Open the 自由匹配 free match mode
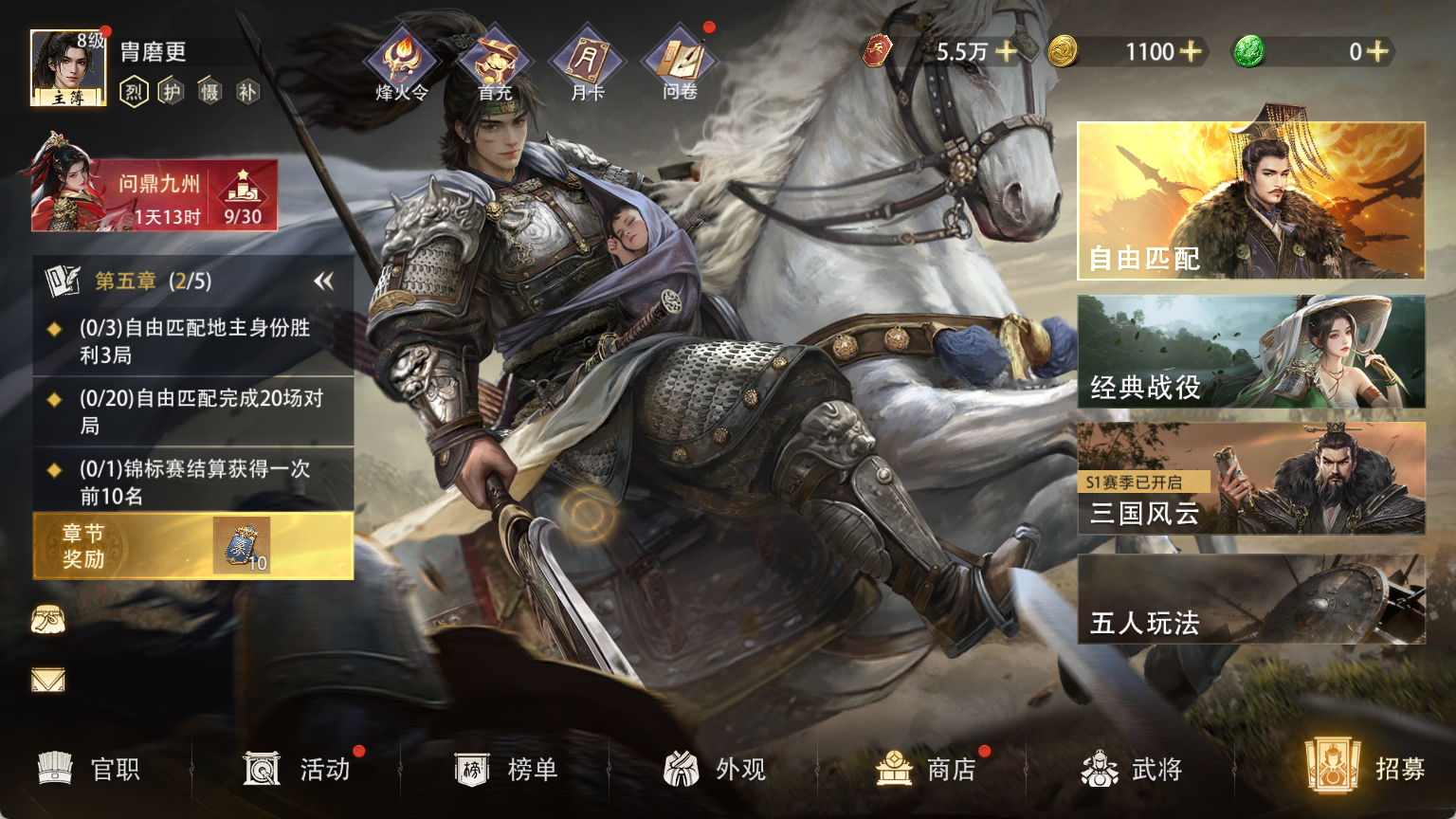 1250,201
